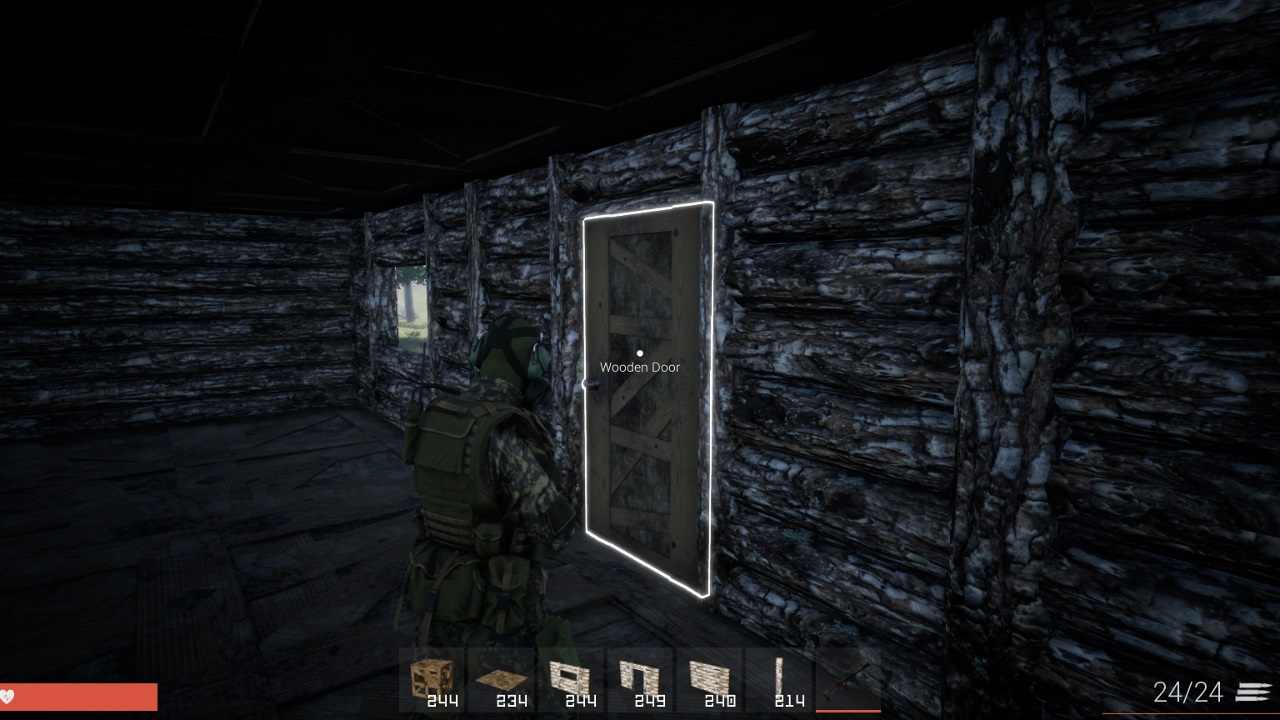Choose the wooden pillar slot
1280x720 pixels.
(779, 680)
